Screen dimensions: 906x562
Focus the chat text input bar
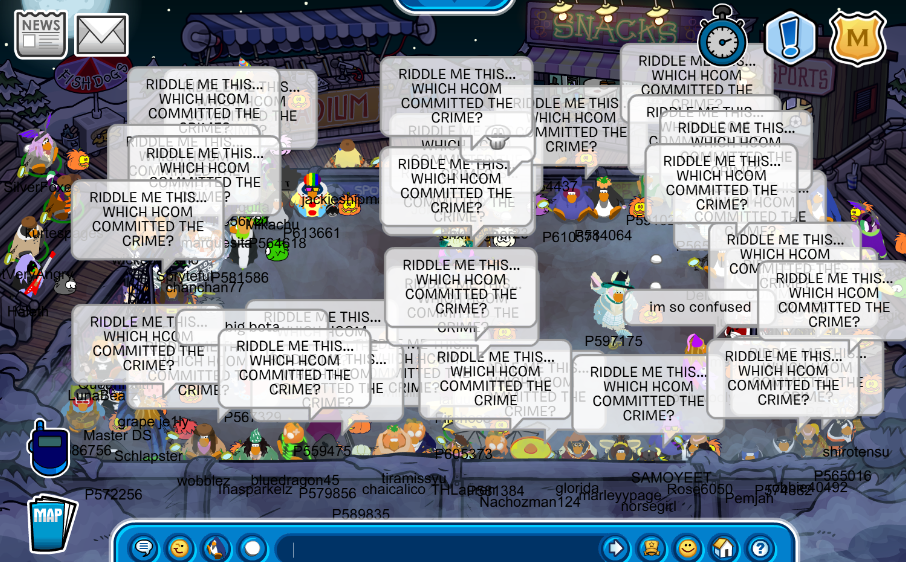tap(440, 548)
